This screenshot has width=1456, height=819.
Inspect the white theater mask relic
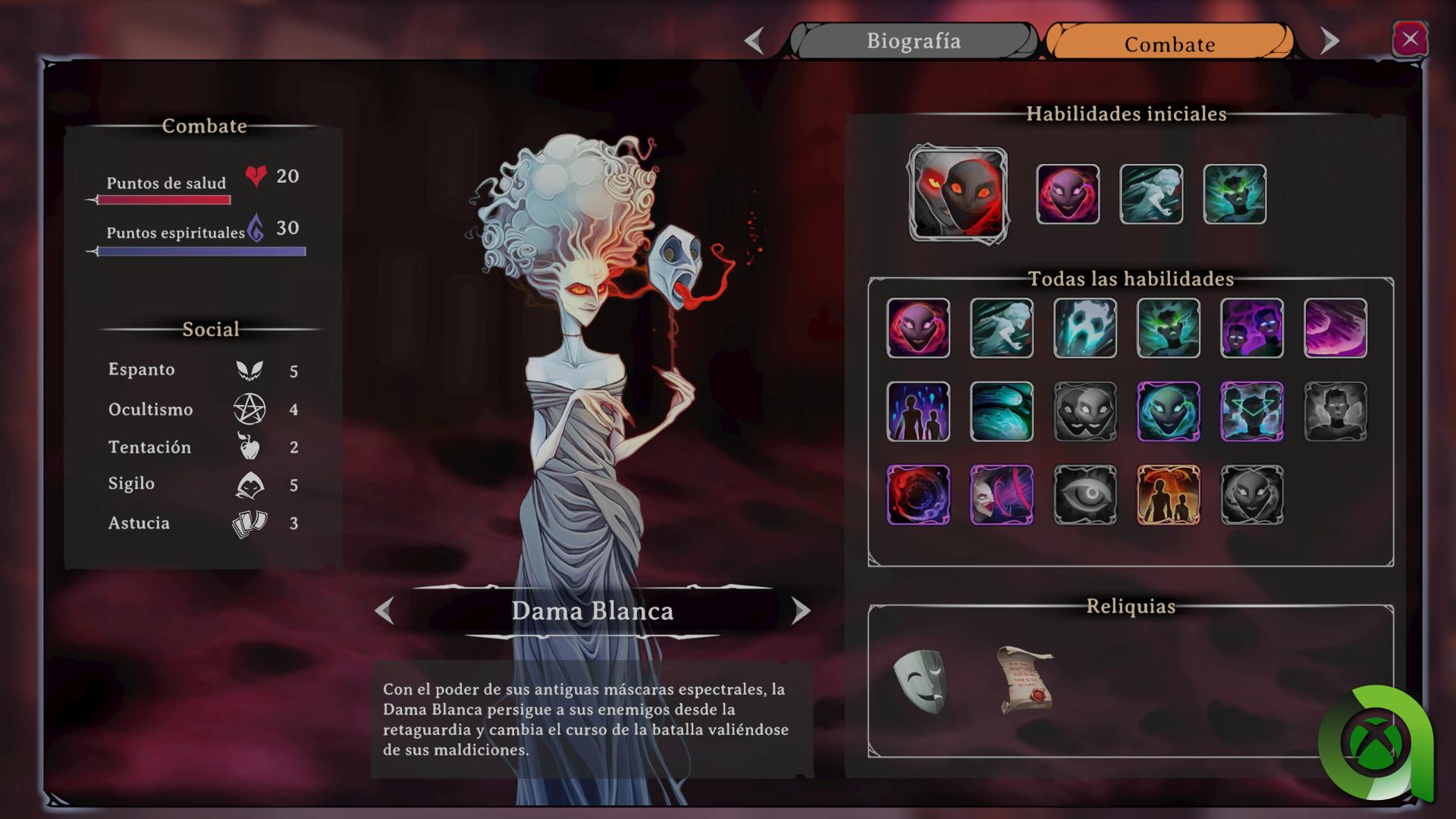919,680
